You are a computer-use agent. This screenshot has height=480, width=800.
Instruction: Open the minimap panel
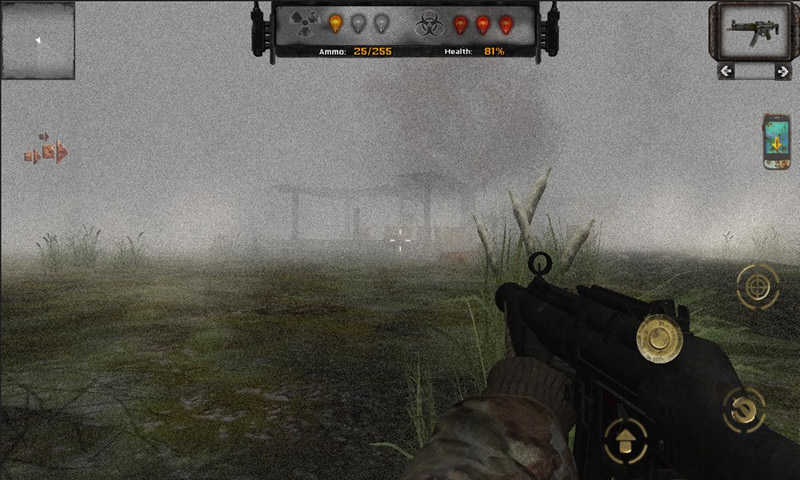[38, 41]
